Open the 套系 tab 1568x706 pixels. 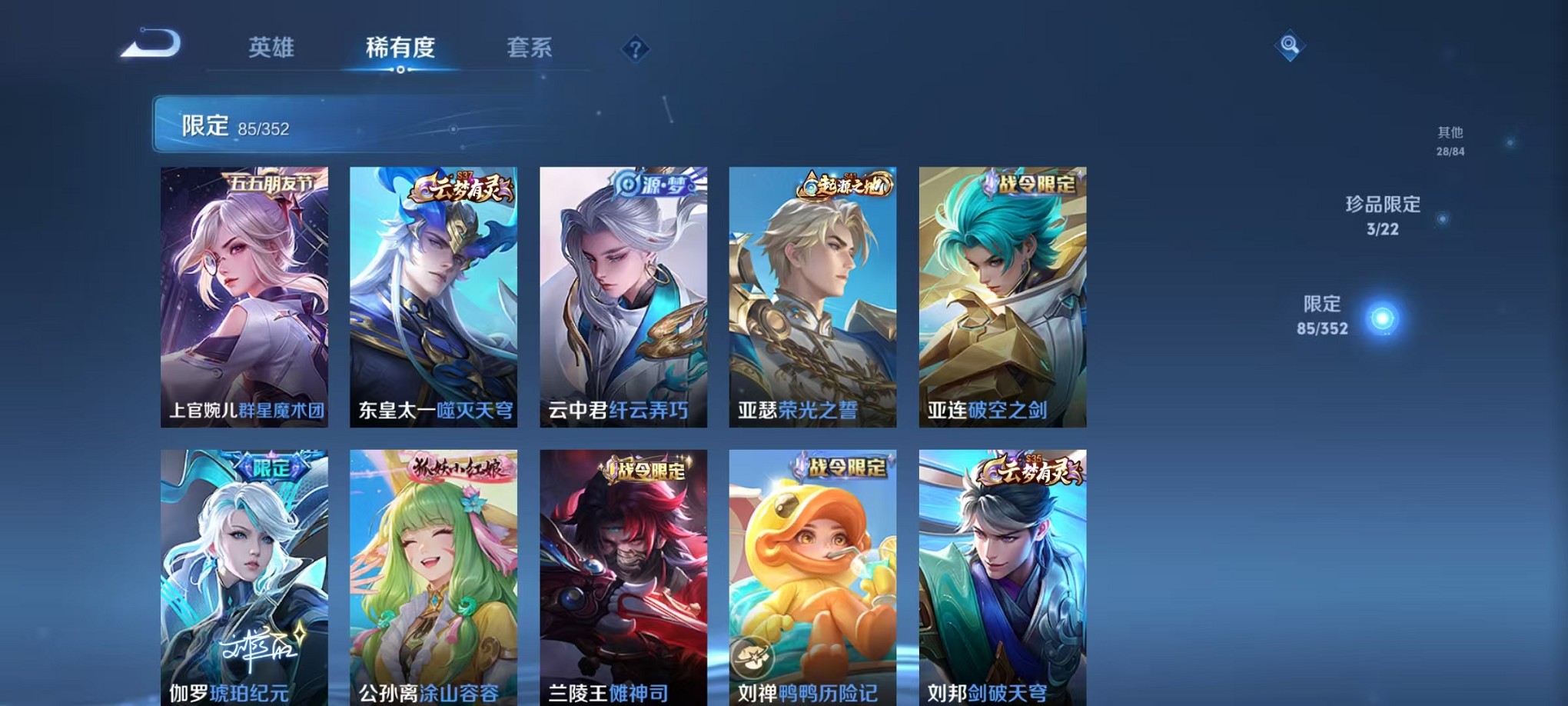[530, 48]
